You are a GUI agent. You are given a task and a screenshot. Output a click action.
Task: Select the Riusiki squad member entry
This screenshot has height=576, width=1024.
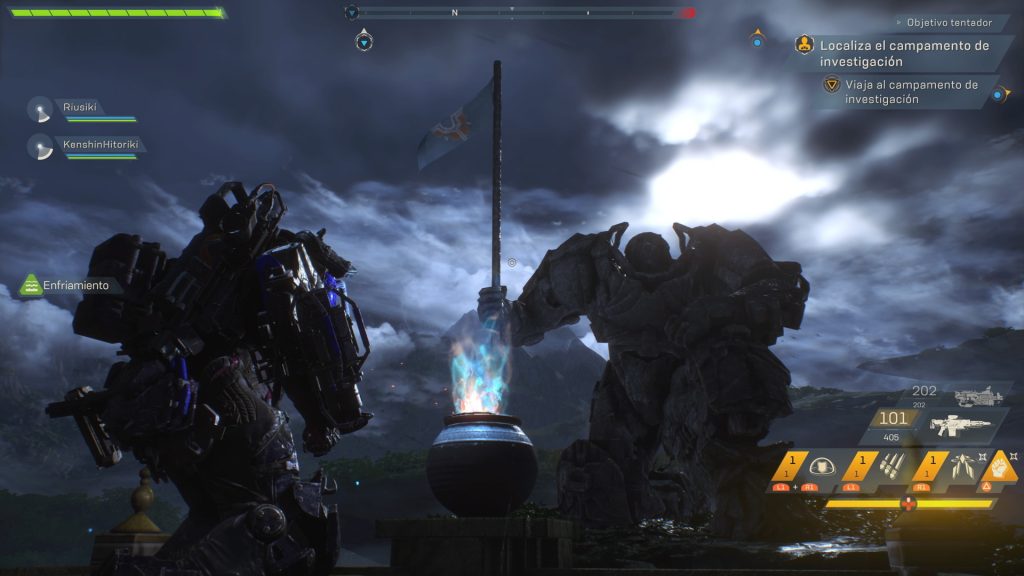point(83,109)
